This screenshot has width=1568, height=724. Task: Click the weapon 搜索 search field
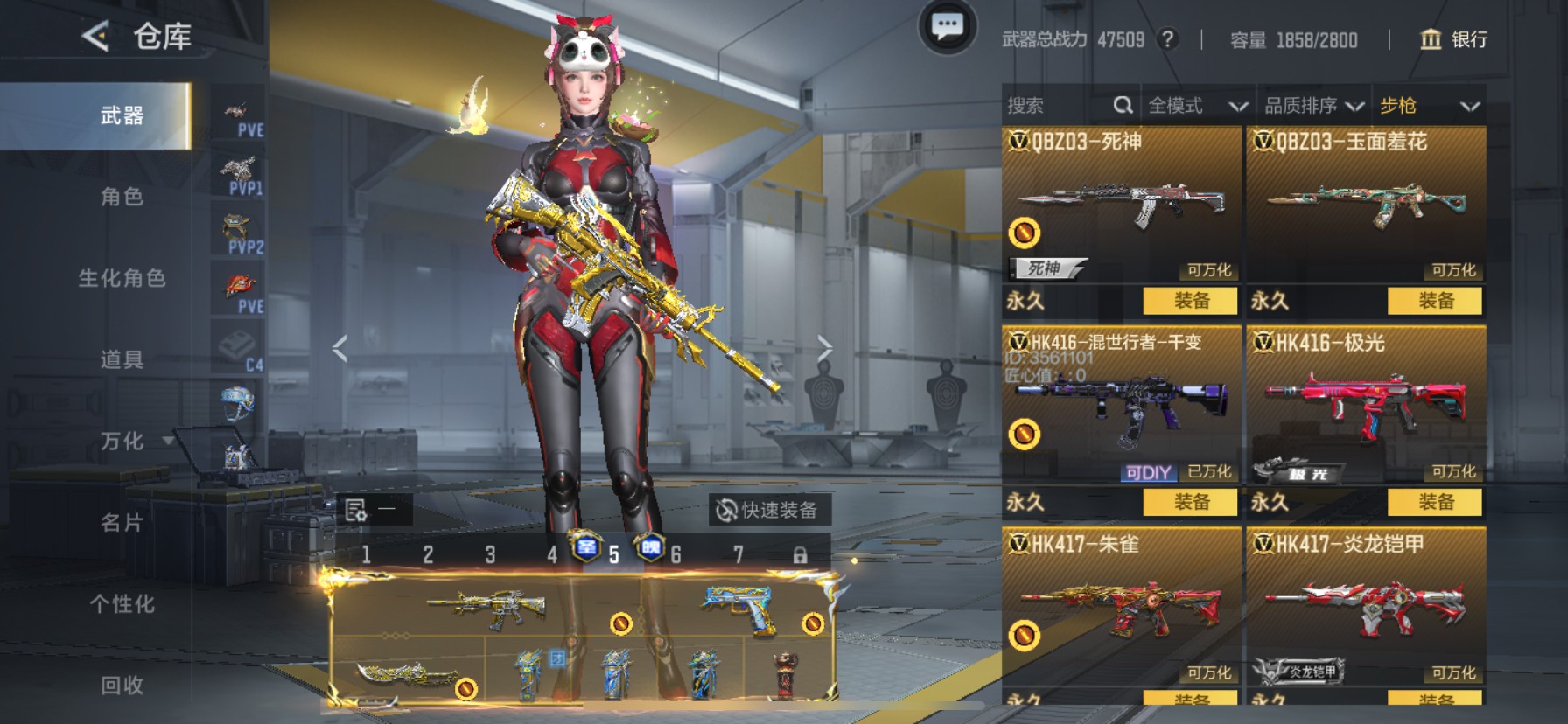pyautogui.click(x=1057, y=106)
